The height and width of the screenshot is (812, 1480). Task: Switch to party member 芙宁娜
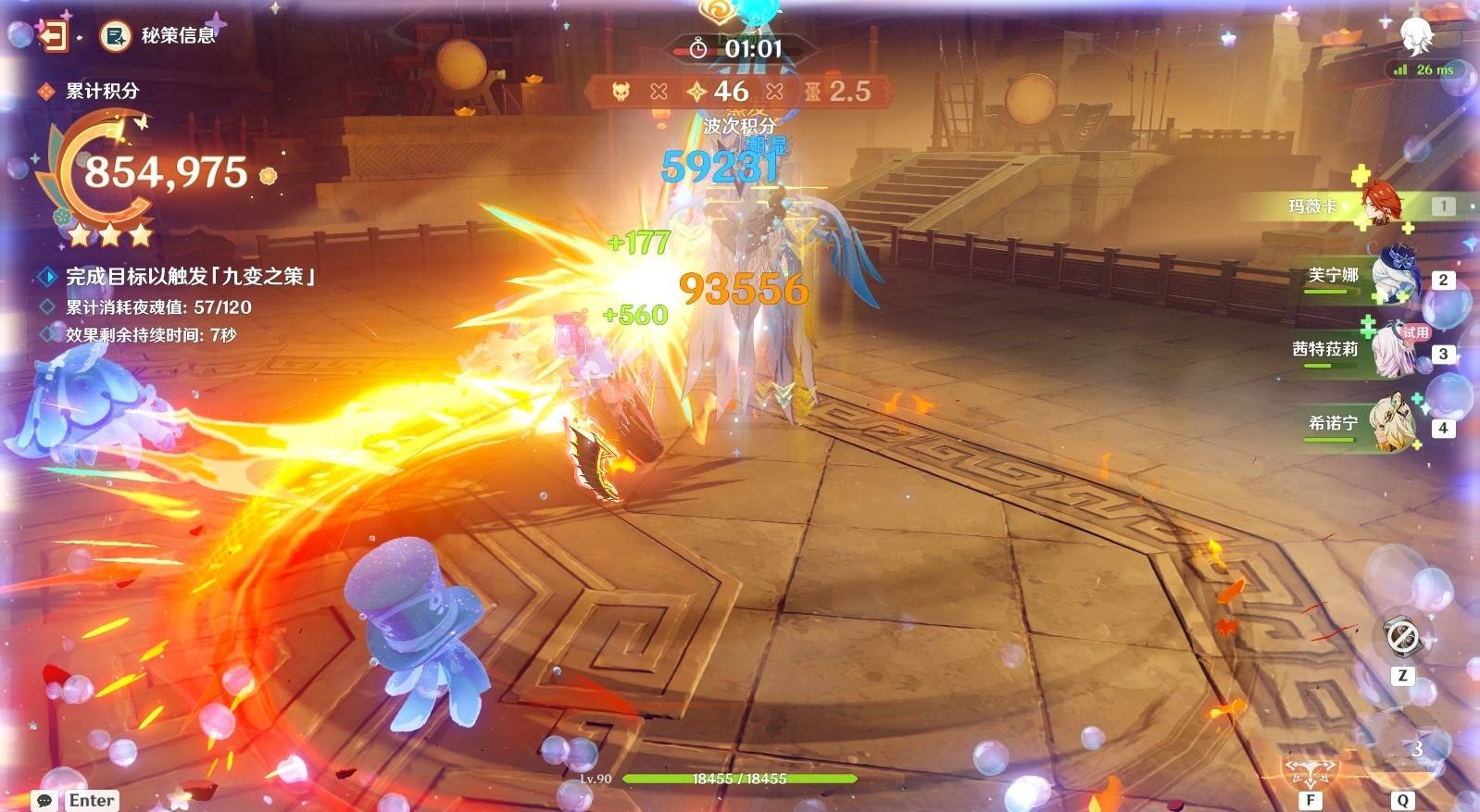point(1392,276)
